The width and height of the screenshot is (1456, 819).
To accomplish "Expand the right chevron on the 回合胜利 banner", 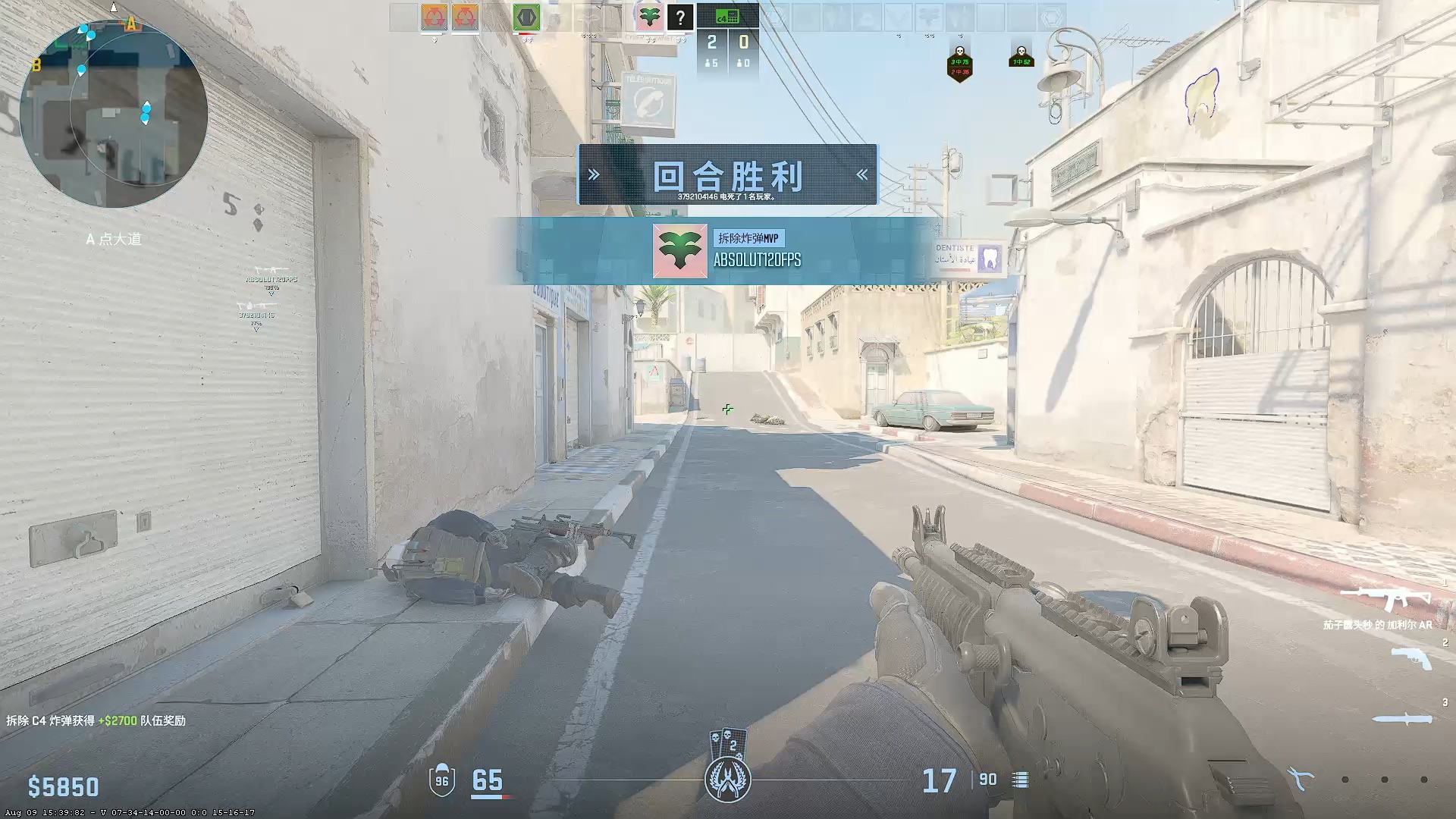I will coord(861,173).
